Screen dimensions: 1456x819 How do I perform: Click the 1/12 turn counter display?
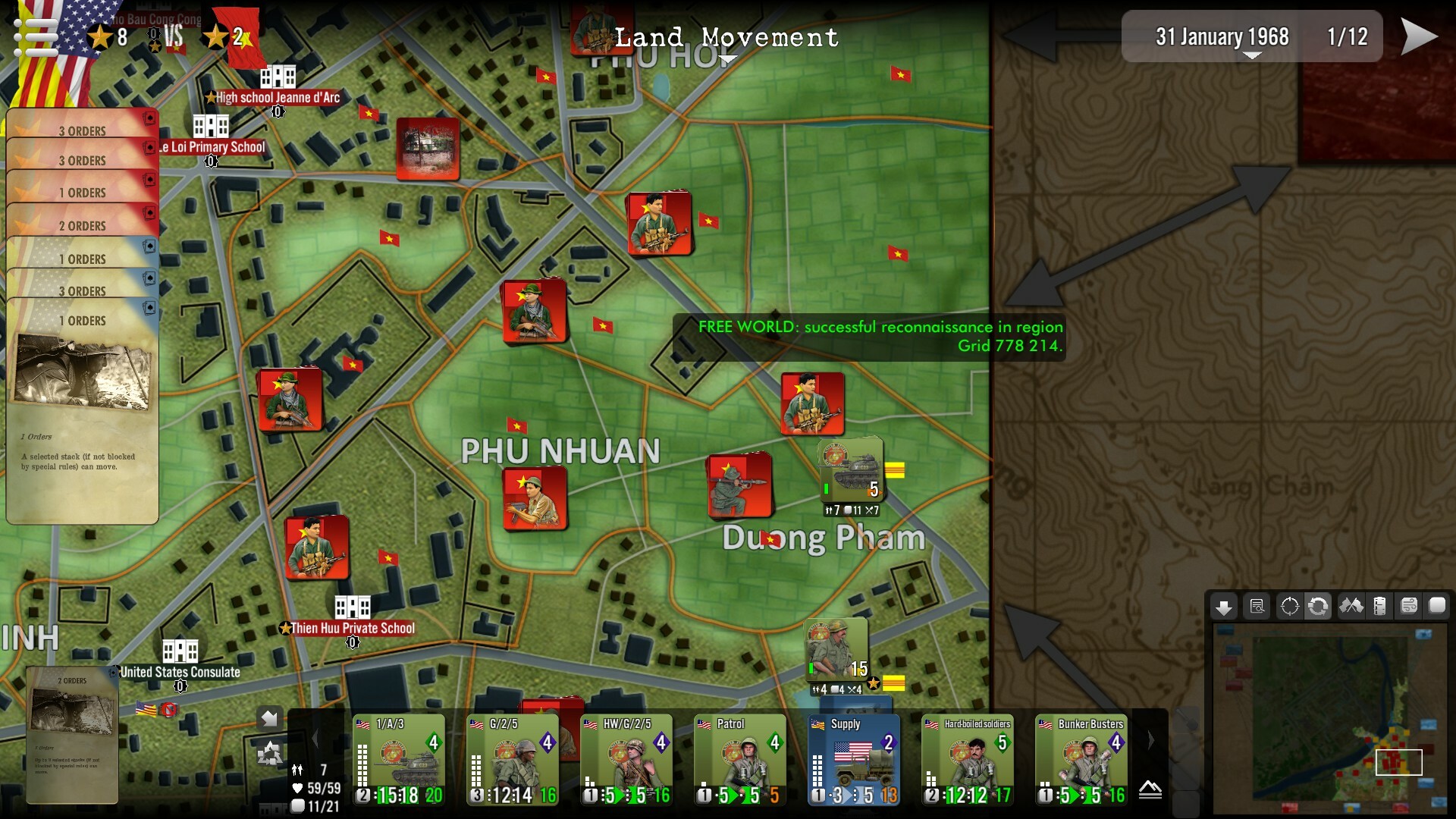1348,35
